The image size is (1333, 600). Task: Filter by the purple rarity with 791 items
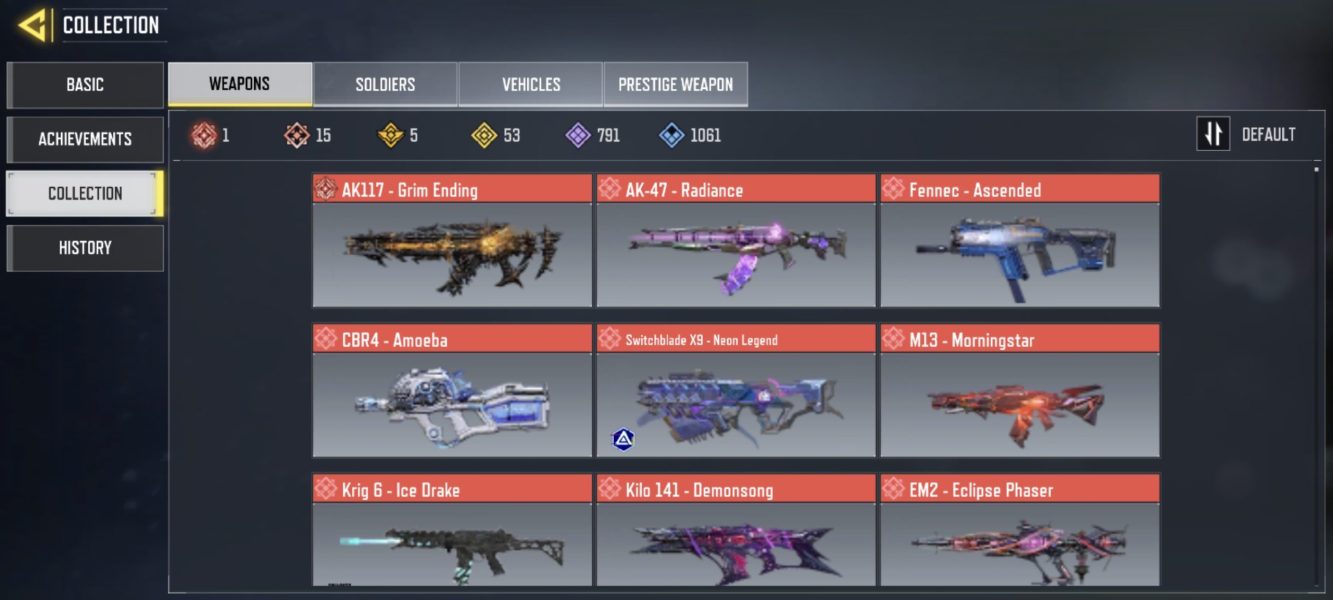(x=593, y=135)
